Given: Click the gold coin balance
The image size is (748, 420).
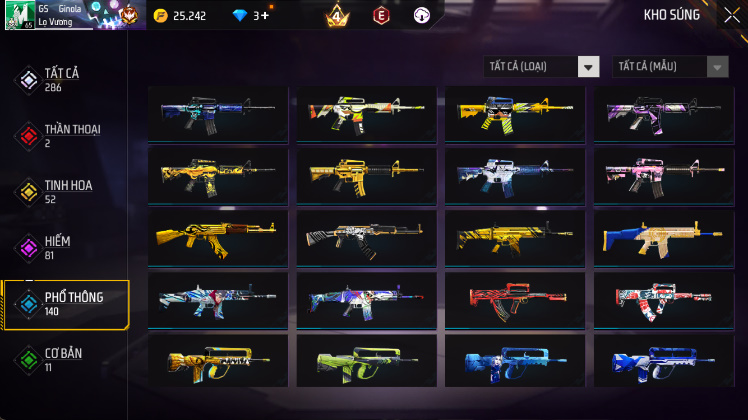Looking at the screenshot, I should tap(180, 16).
